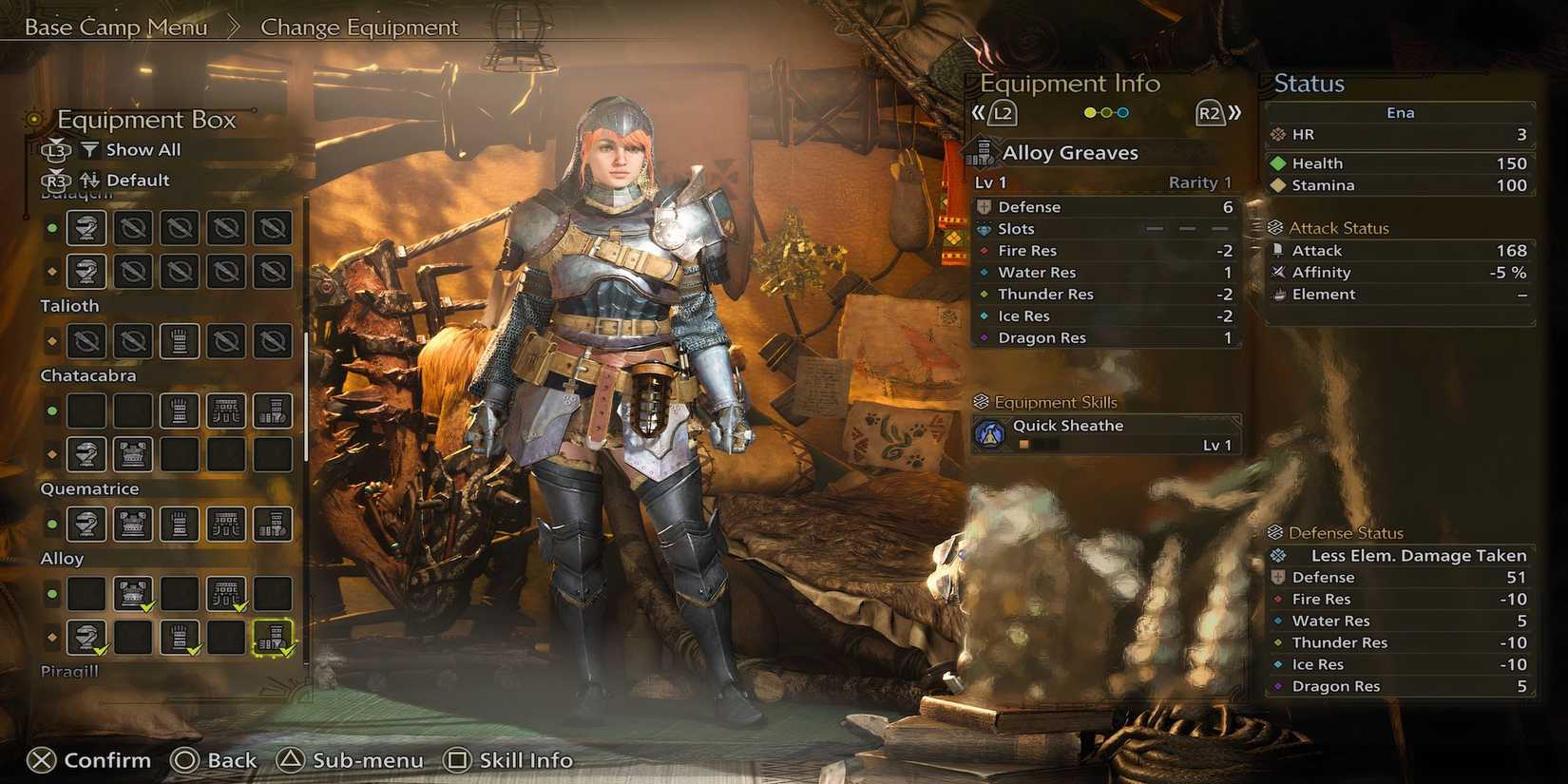Select the orange diamond marker on the Alloy row
Screen dimensions: 1568x784
52,639
